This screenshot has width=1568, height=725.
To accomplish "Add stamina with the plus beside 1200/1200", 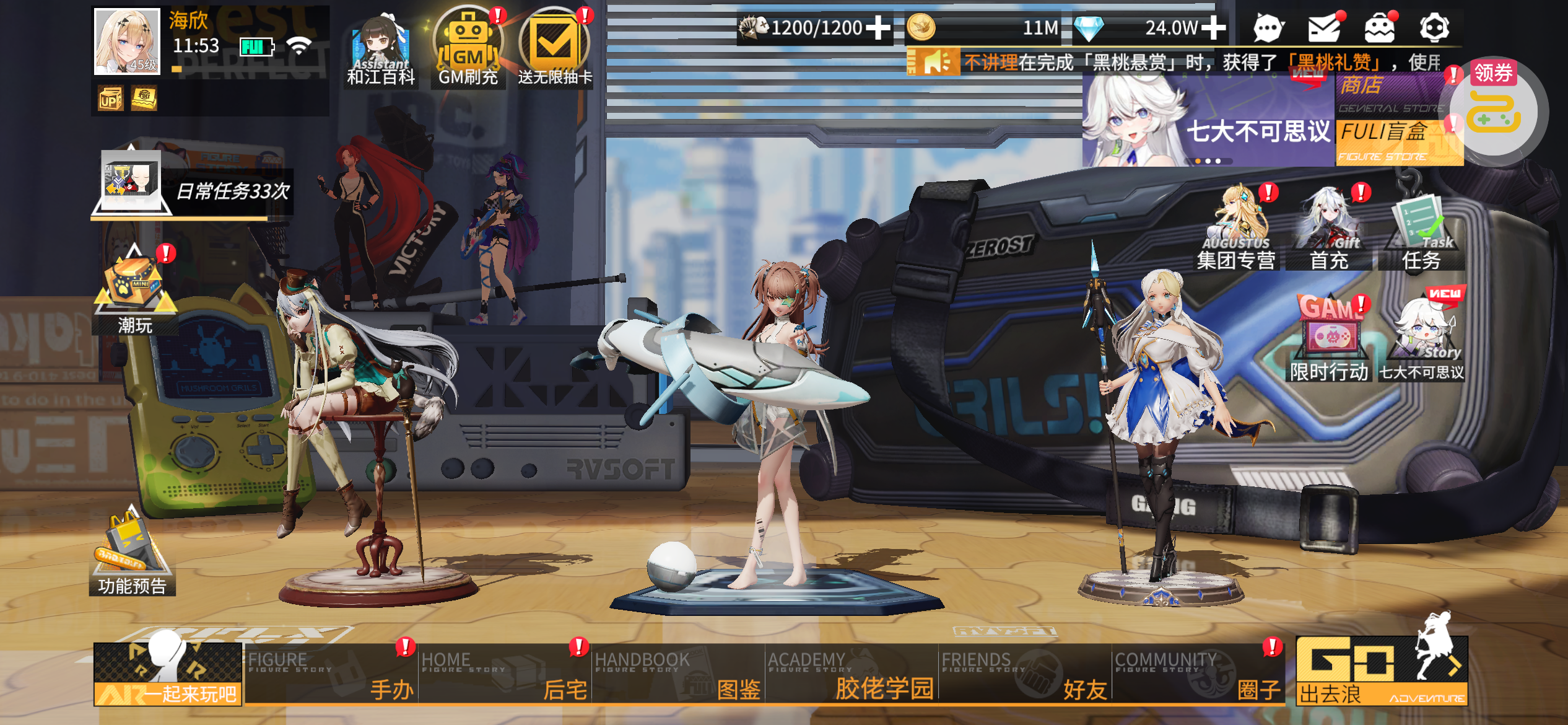I will point(878,28).
